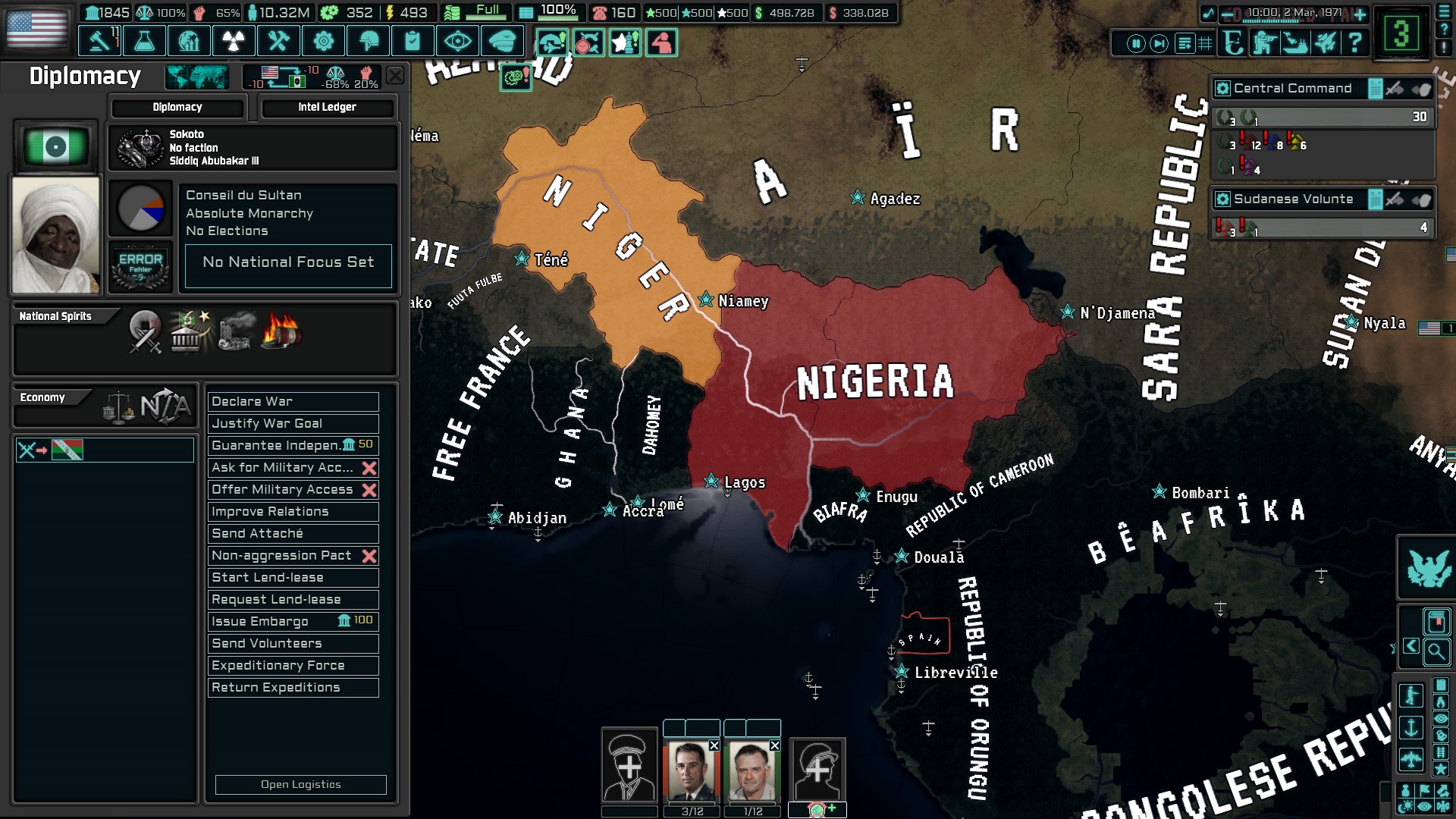This screenshot has width=1456, height=819.
Task: Open the message log settings icon
Action: click(x=1184, y=43)
